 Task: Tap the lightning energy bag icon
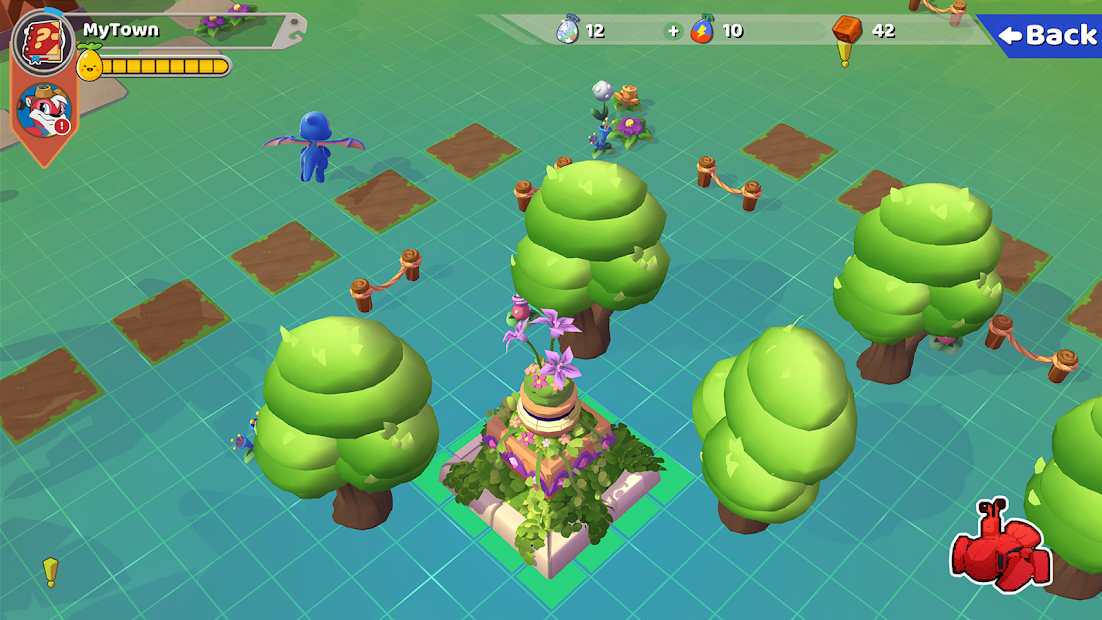coord(703,30)
